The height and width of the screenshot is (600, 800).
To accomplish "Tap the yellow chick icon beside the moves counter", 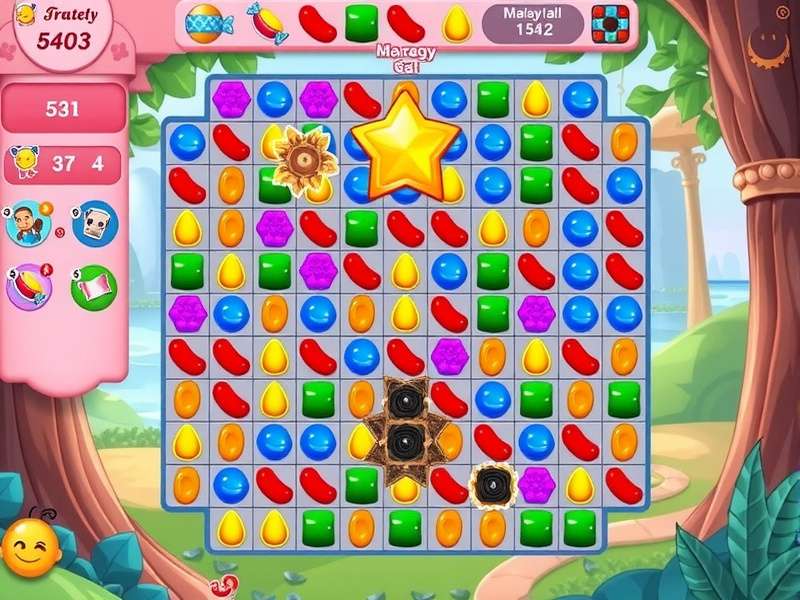I will point(23,162).
